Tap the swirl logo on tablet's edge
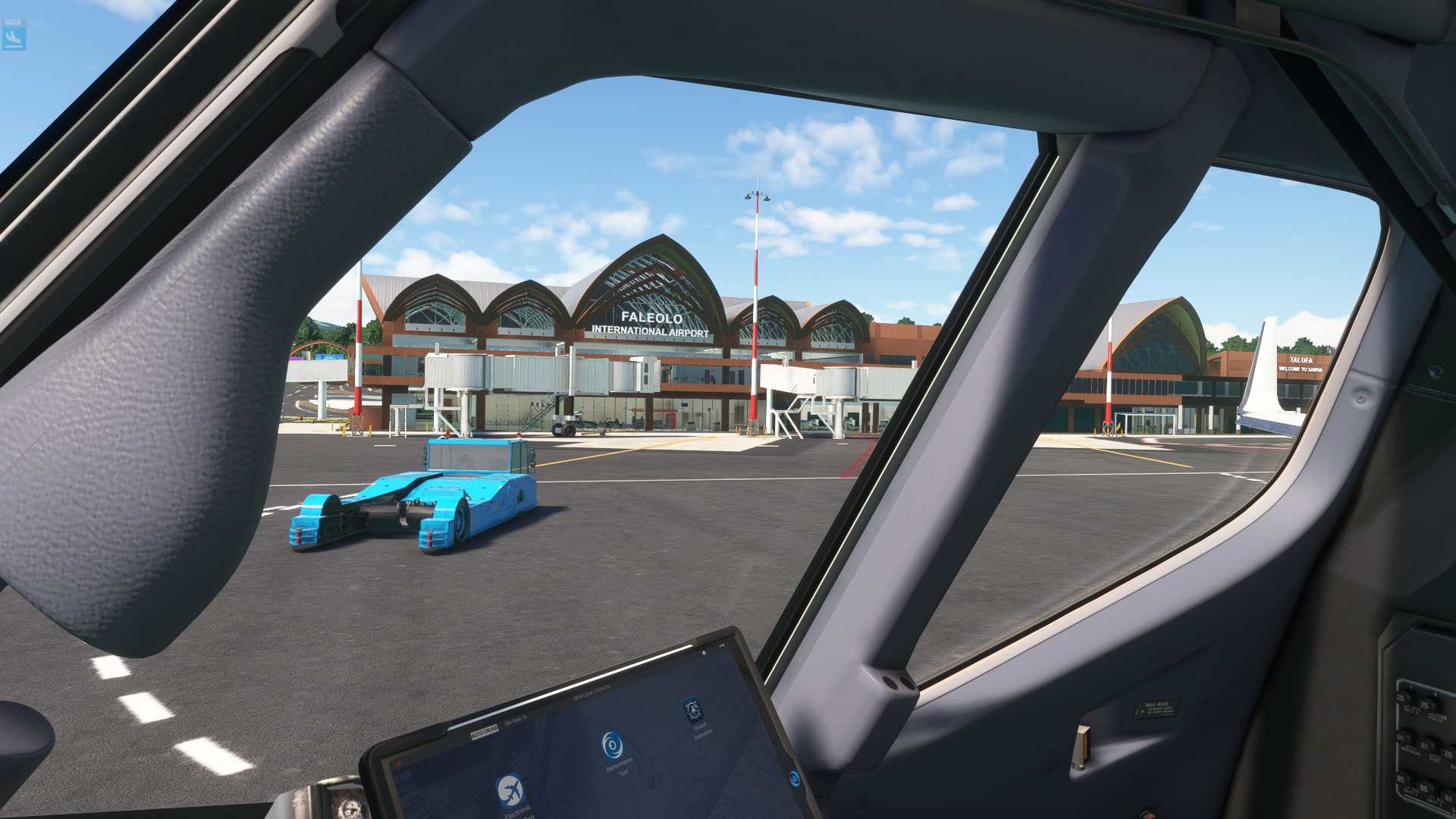Screen dimensions: 1456x819 [x=795, y=778]
